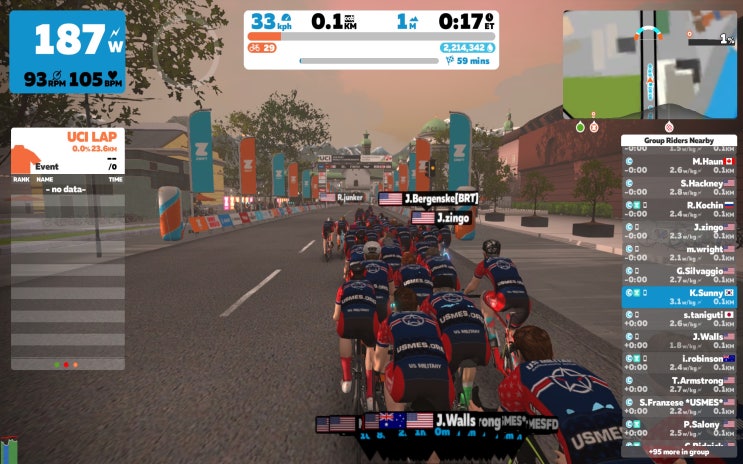Image resolution: width=743 pixels, height=464 pixels.
Task: Open the UCI LAP leaderboard panel
Action: pyautogui.click(x=68, y=148)
